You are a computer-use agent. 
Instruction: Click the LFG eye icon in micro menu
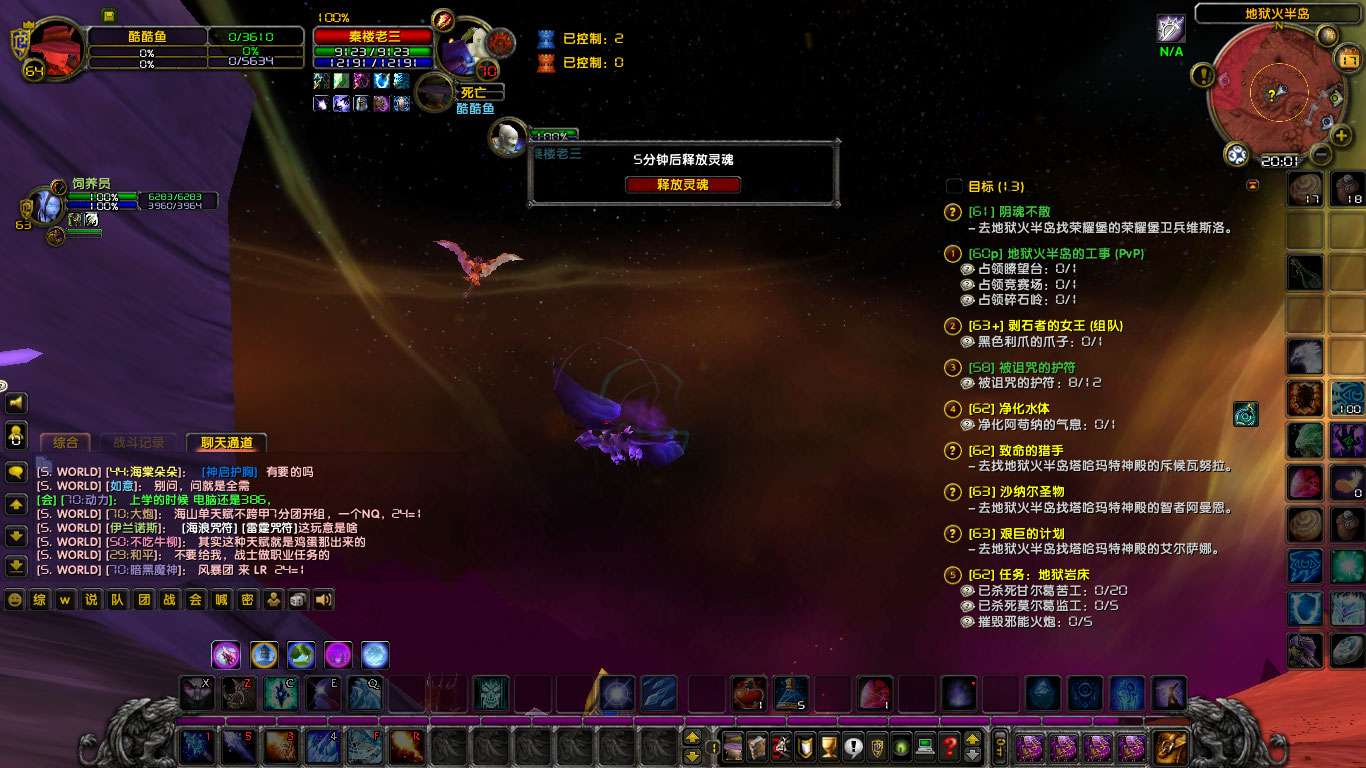(x=900, y=748)
